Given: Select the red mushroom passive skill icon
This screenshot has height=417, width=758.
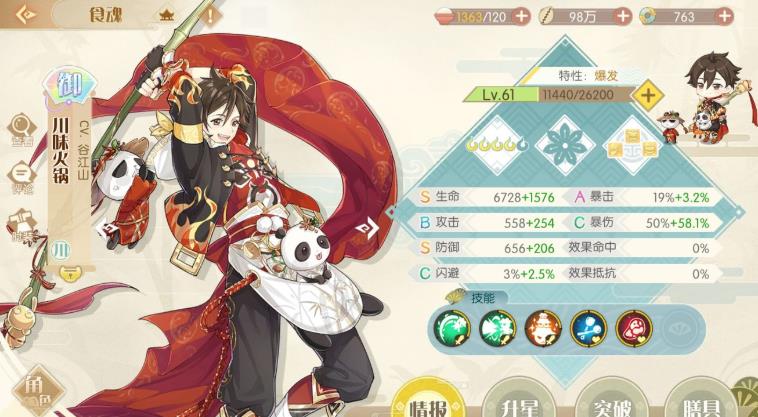Looking at the screenshot, I should 633,327.
